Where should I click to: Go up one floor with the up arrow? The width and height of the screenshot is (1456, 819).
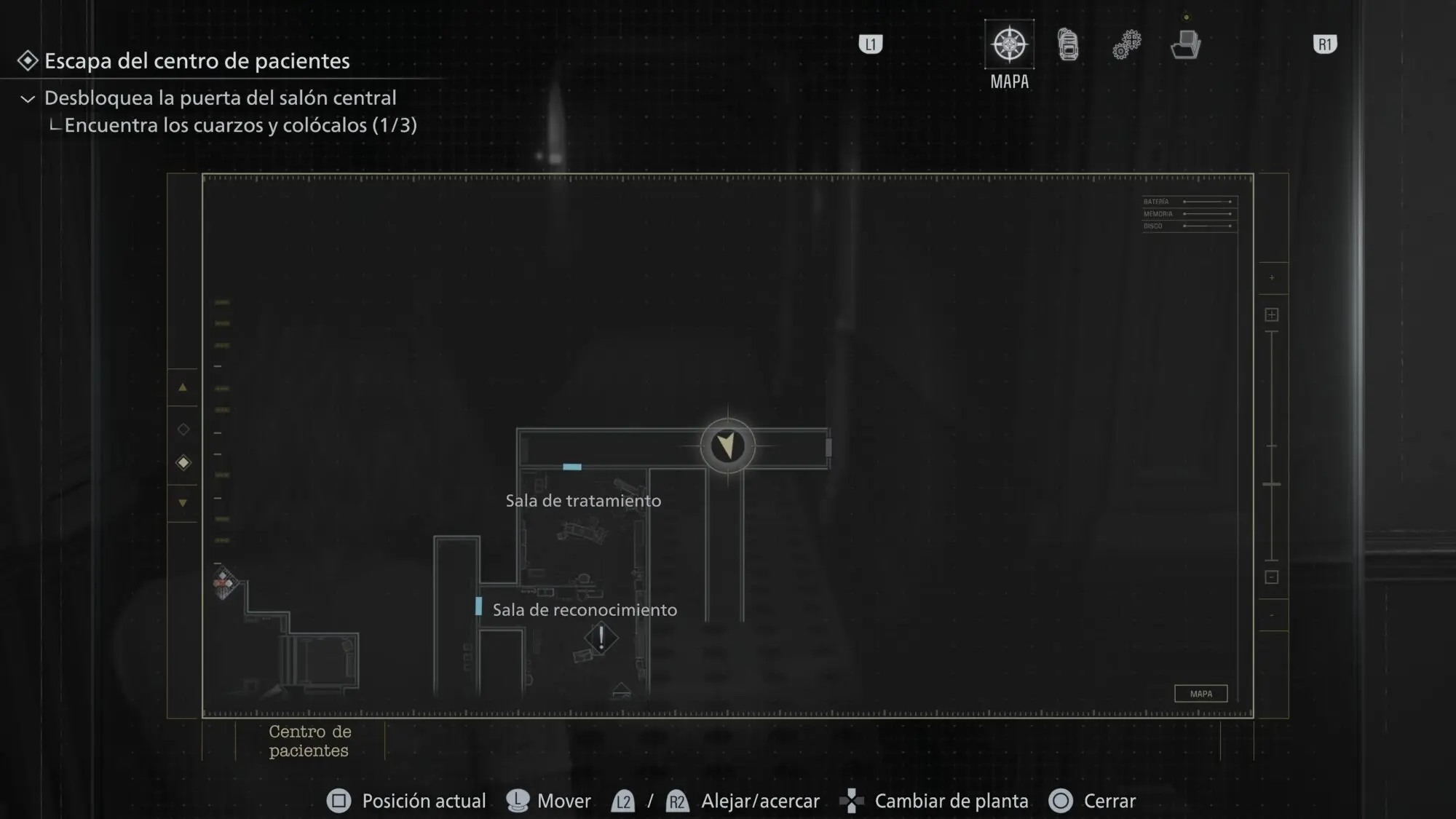(x=183, y=387)
